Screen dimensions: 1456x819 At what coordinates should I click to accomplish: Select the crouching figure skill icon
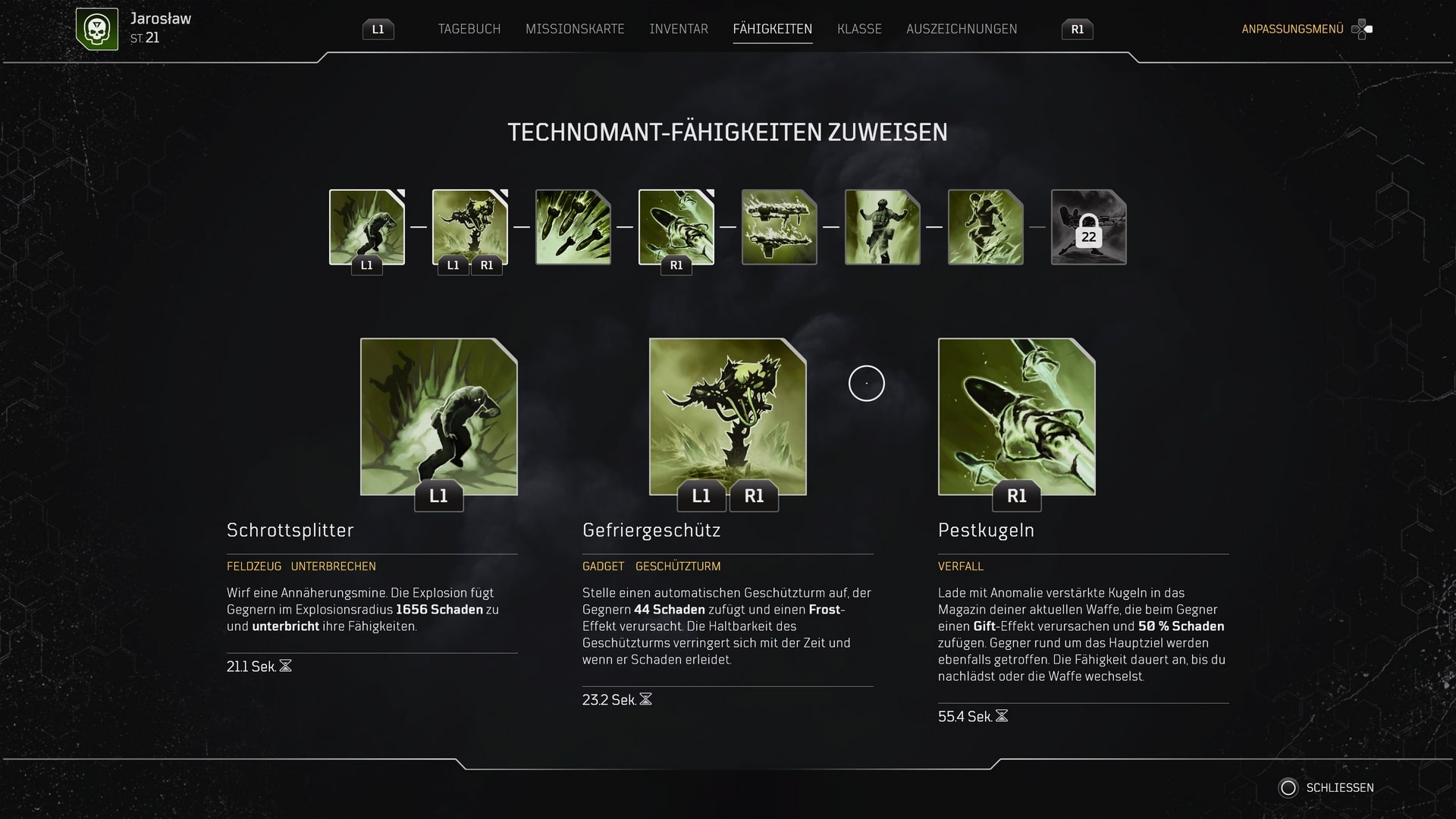click(x=986, y=227)
